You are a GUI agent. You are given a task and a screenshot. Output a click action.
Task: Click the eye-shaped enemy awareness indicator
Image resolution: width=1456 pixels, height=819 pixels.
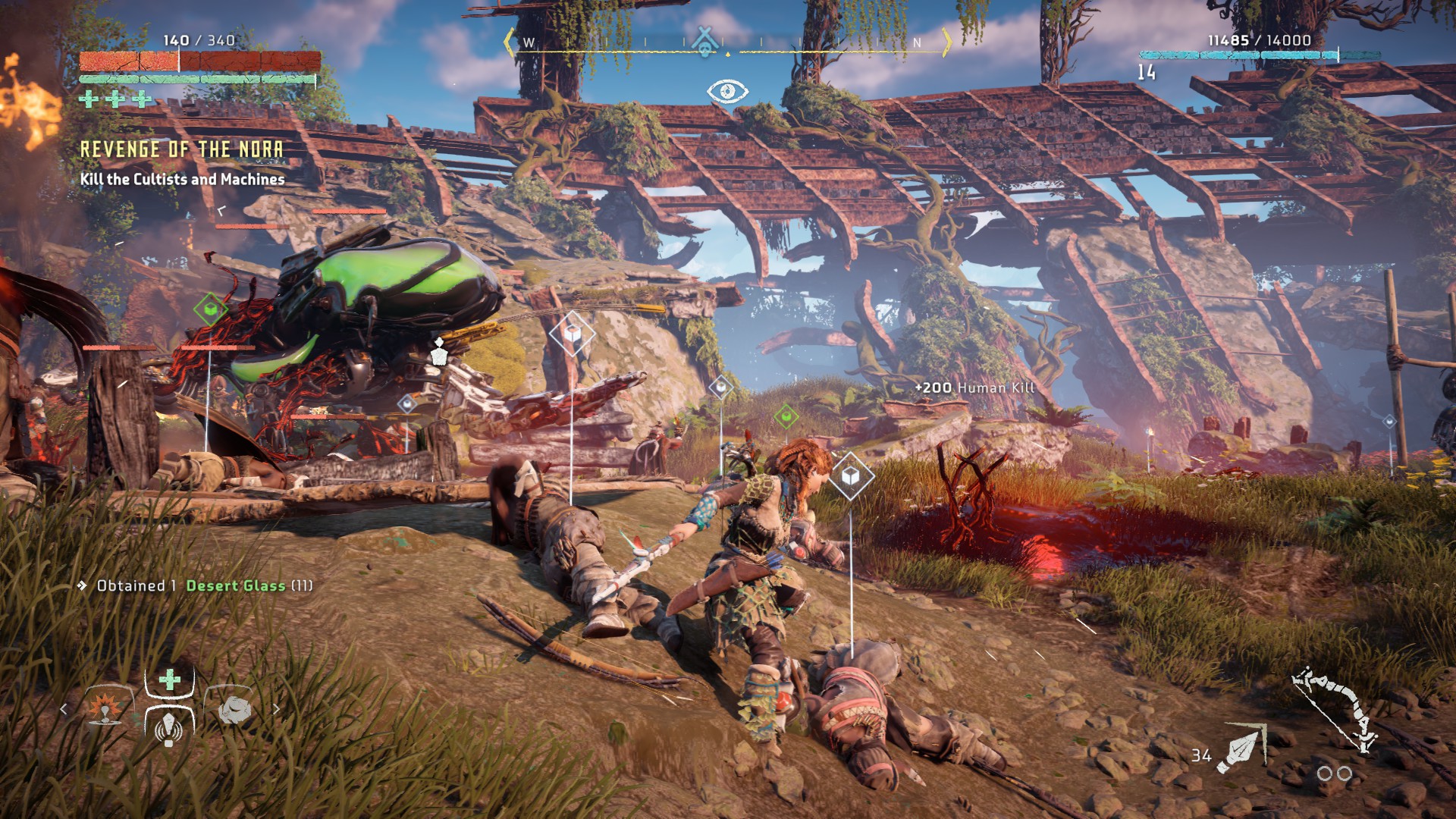point(727,92)
